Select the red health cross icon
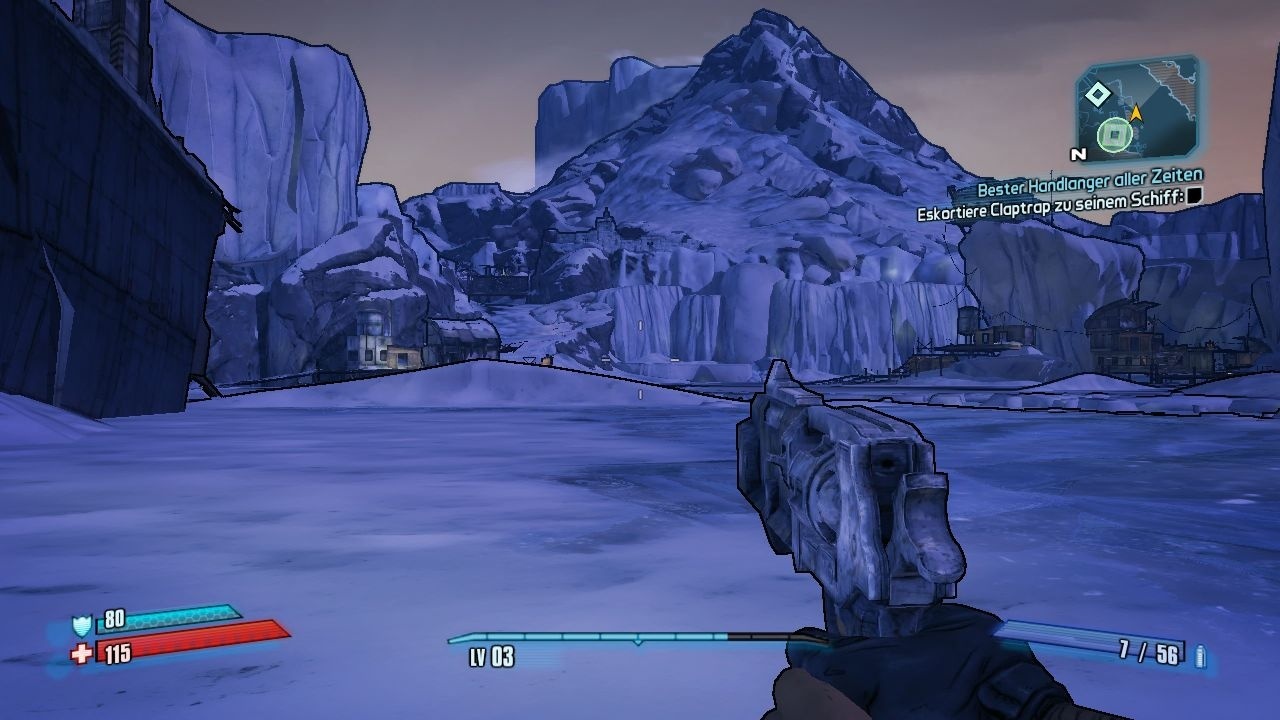The width and height of the screenshot is (1280, 720). (81, 654)
